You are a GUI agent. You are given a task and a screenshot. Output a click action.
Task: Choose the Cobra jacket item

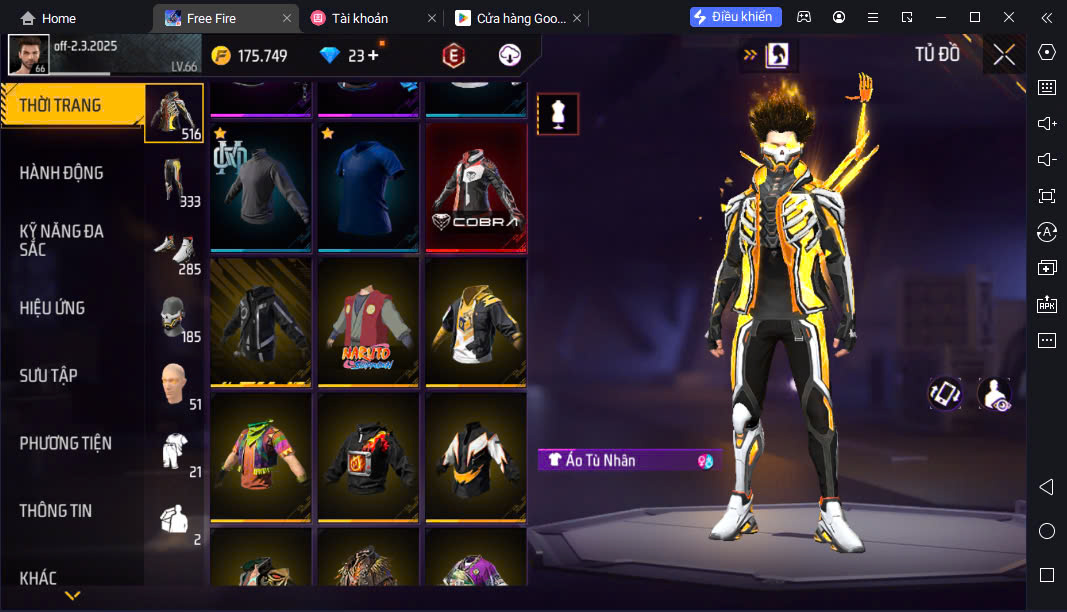(476, 188)
